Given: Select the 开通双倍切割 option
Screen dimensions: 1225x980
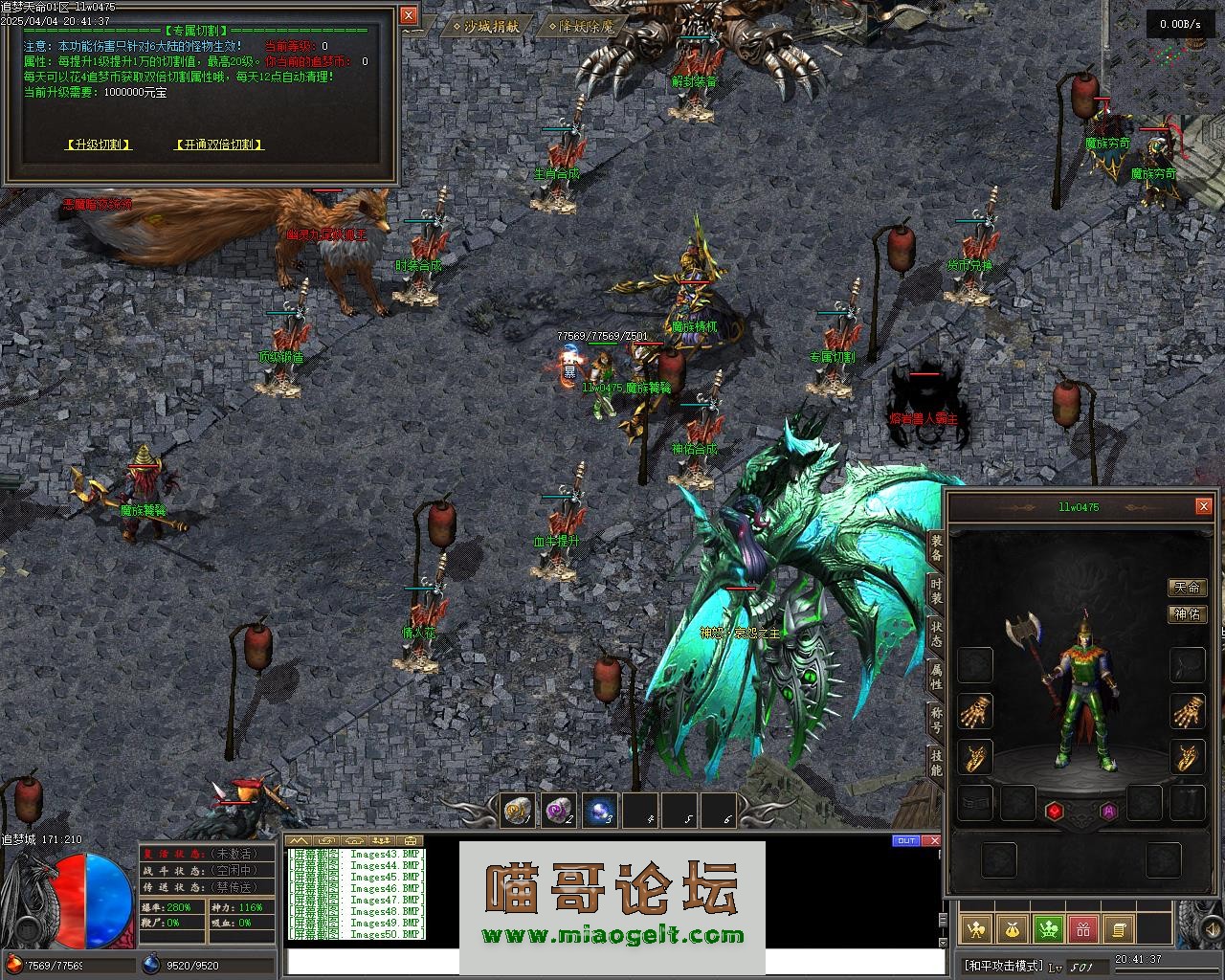Looking at the screenshot, I should (x=219, y=145).
